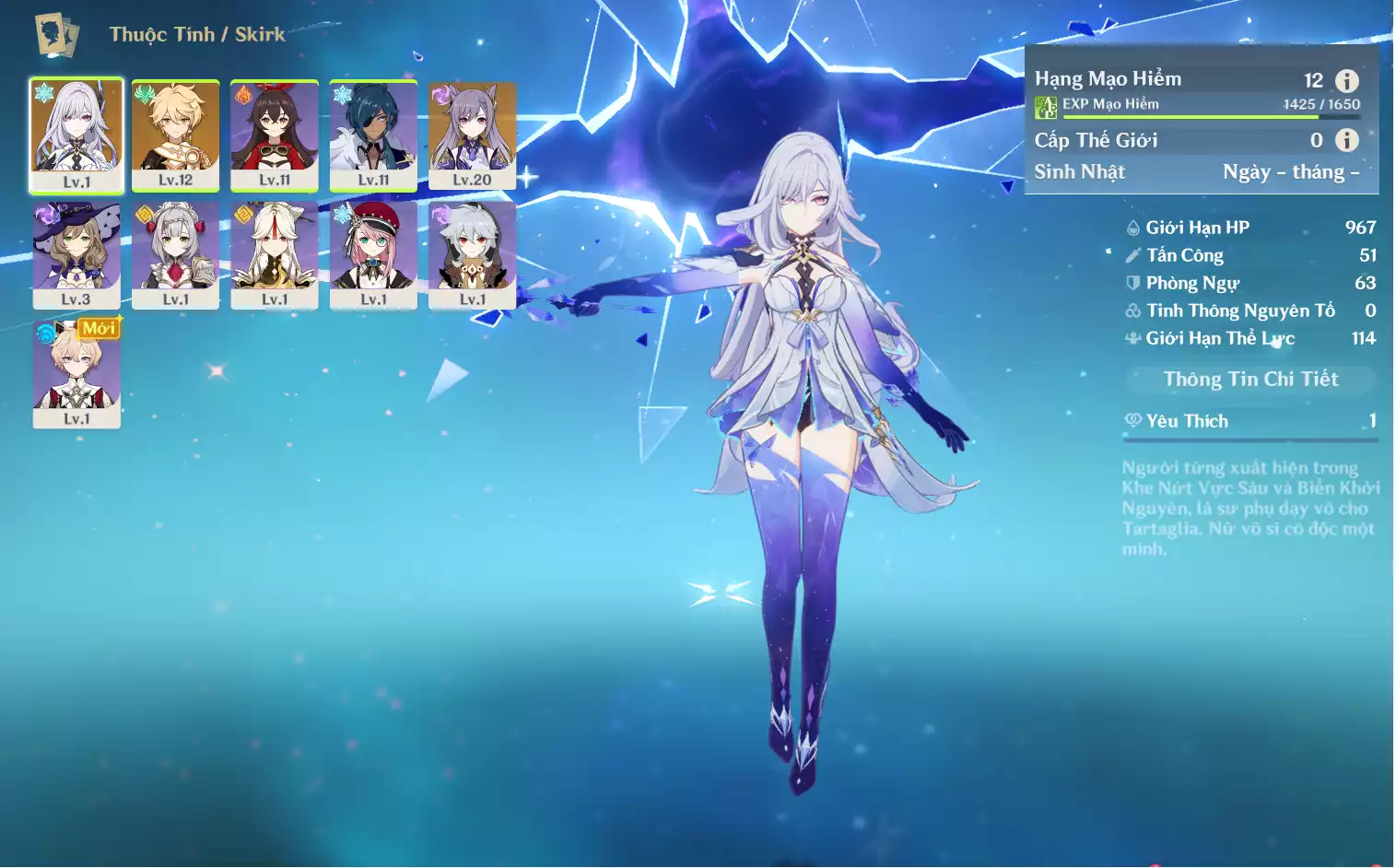
Task: Select Keqing's Lv.20 portrait
Action: pyautogui.click(x=472, y=135)
